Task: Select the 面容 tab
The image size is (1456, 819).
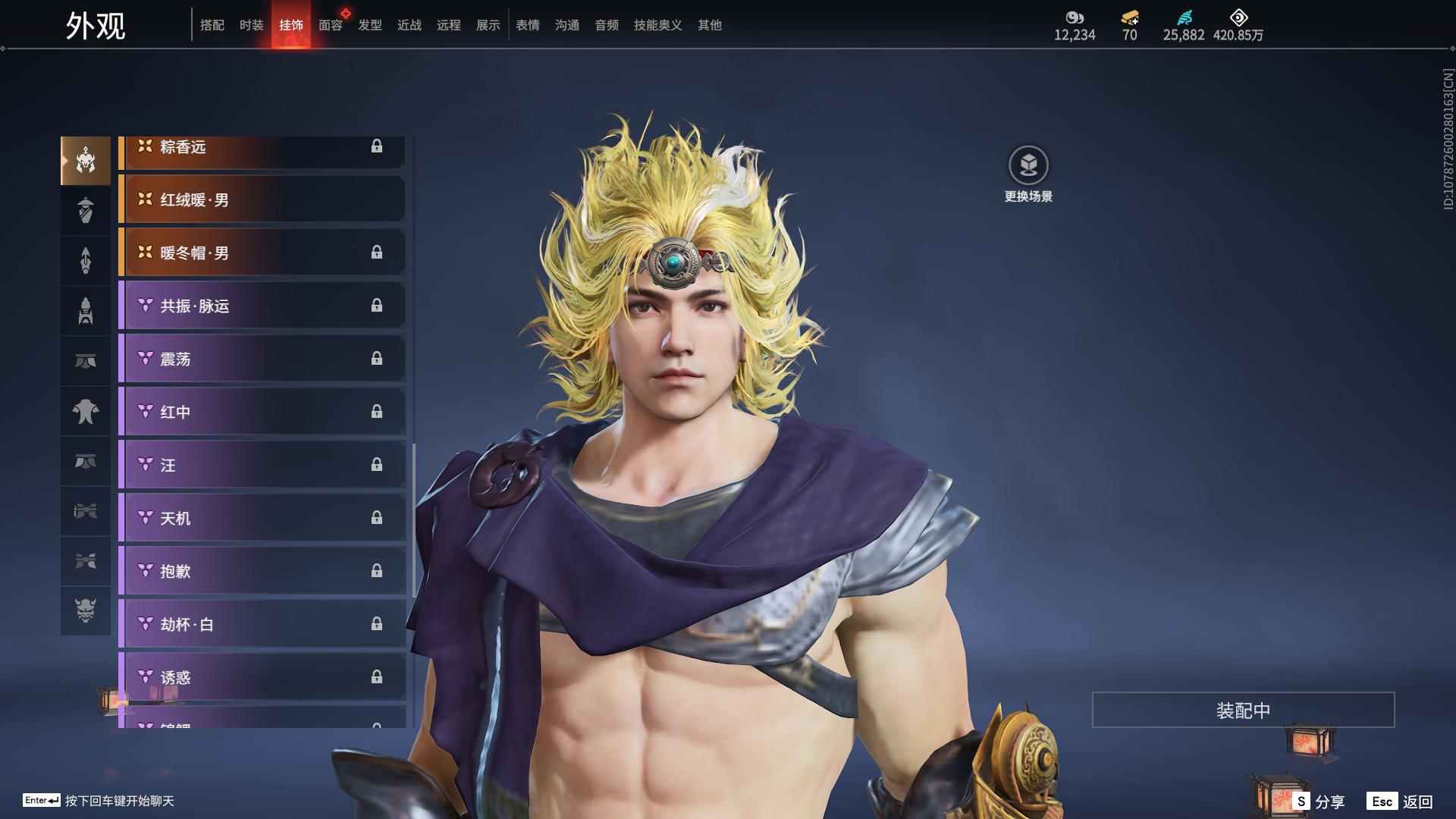Action: pos(331,25)
